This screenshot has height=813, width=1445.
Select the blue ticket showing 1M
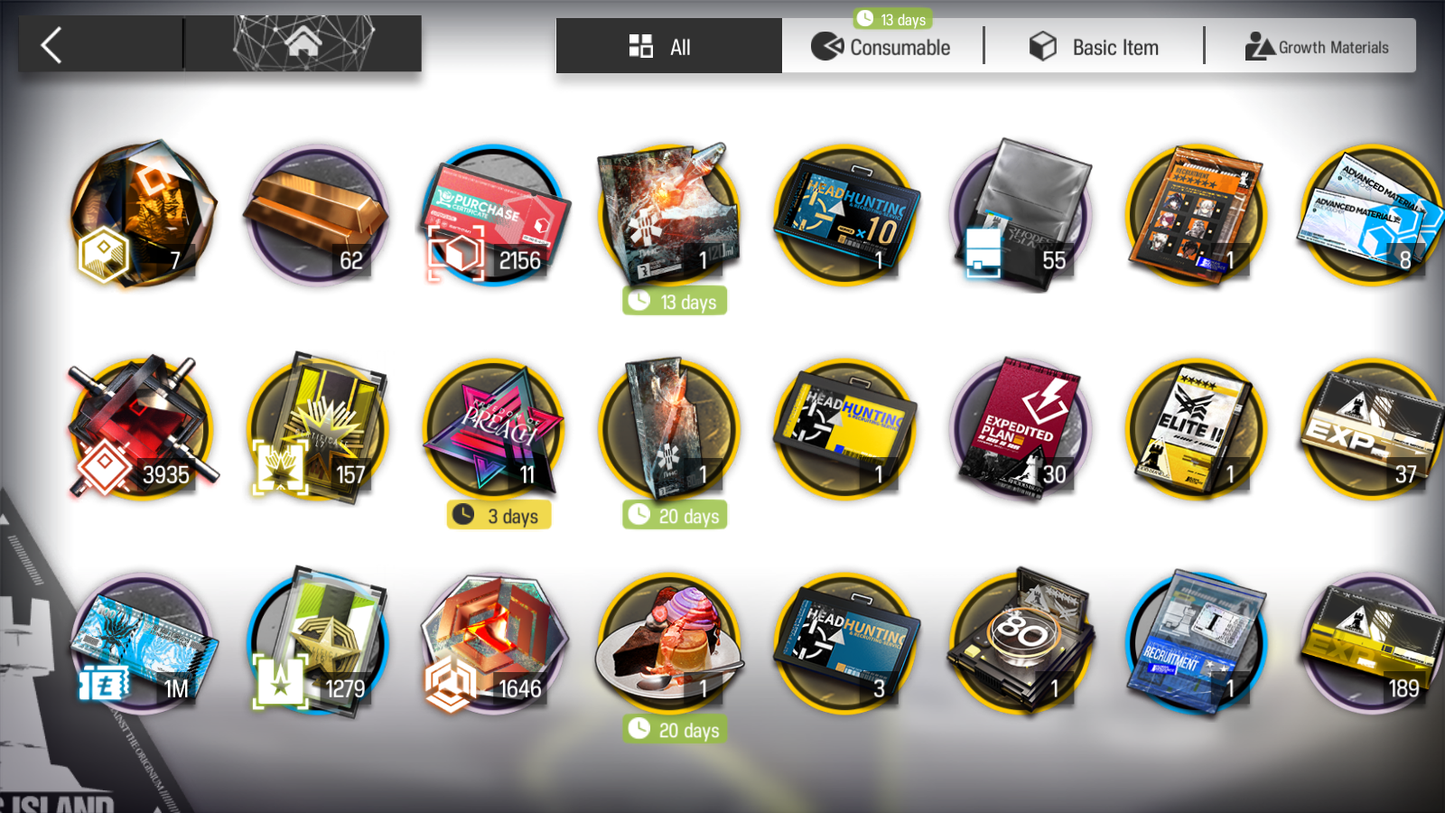click(x=141, y=643)
